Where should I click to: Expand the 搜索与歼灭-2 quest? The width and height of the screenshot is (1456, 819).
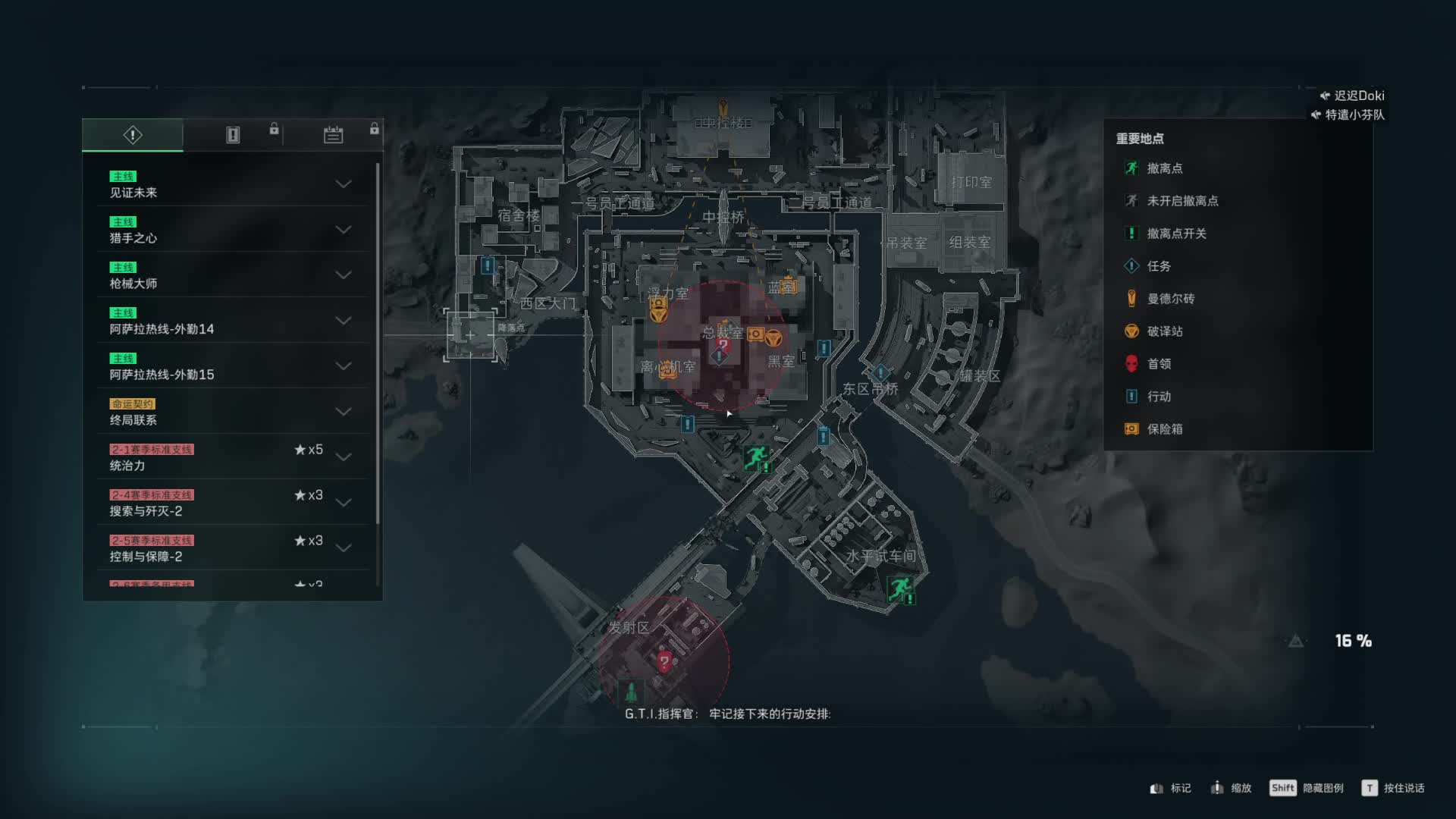pos(343,503)
